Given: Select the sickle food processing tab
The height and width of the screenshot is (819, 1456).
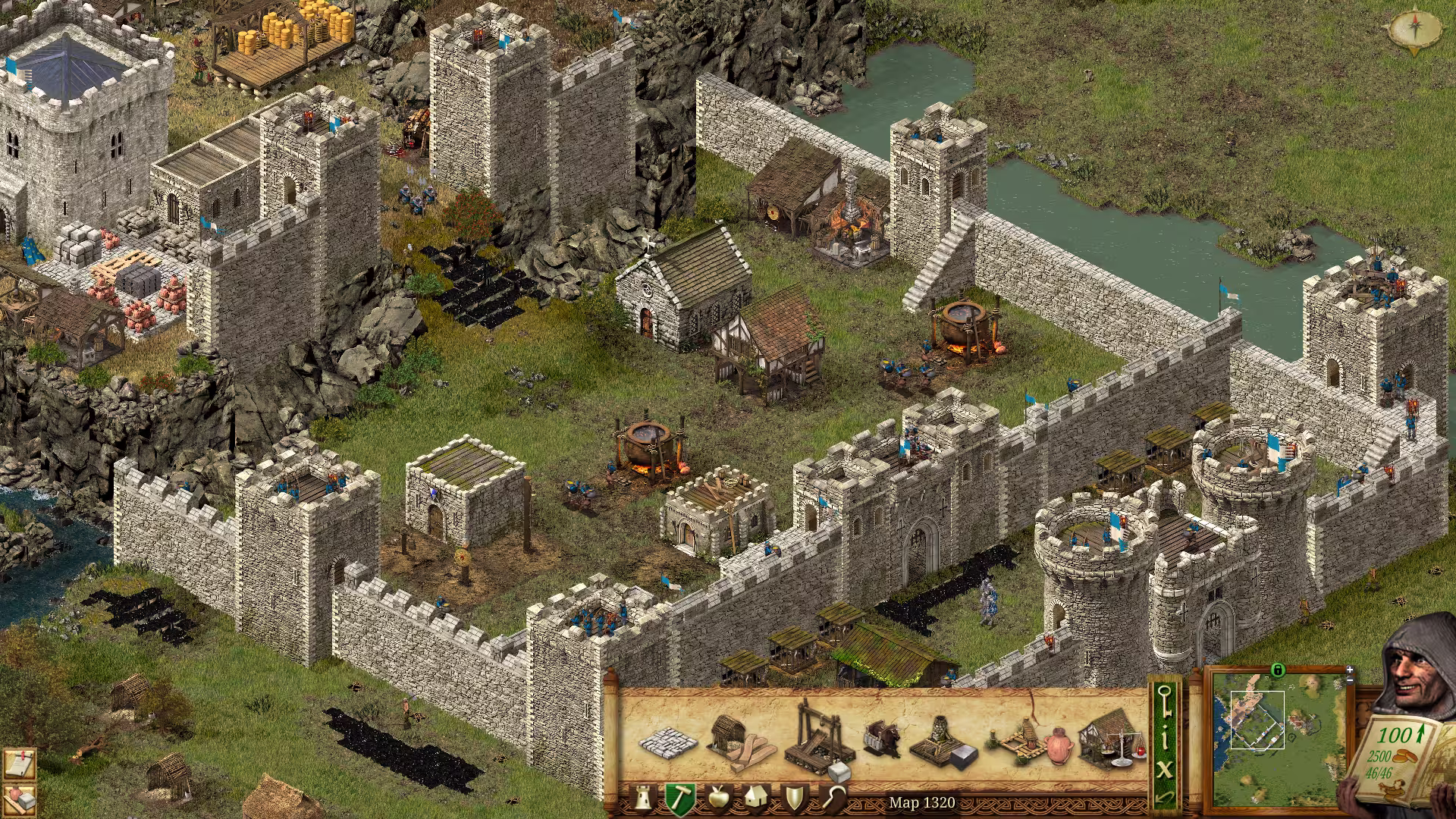Looking at the screenshot, I should [833, 799].
